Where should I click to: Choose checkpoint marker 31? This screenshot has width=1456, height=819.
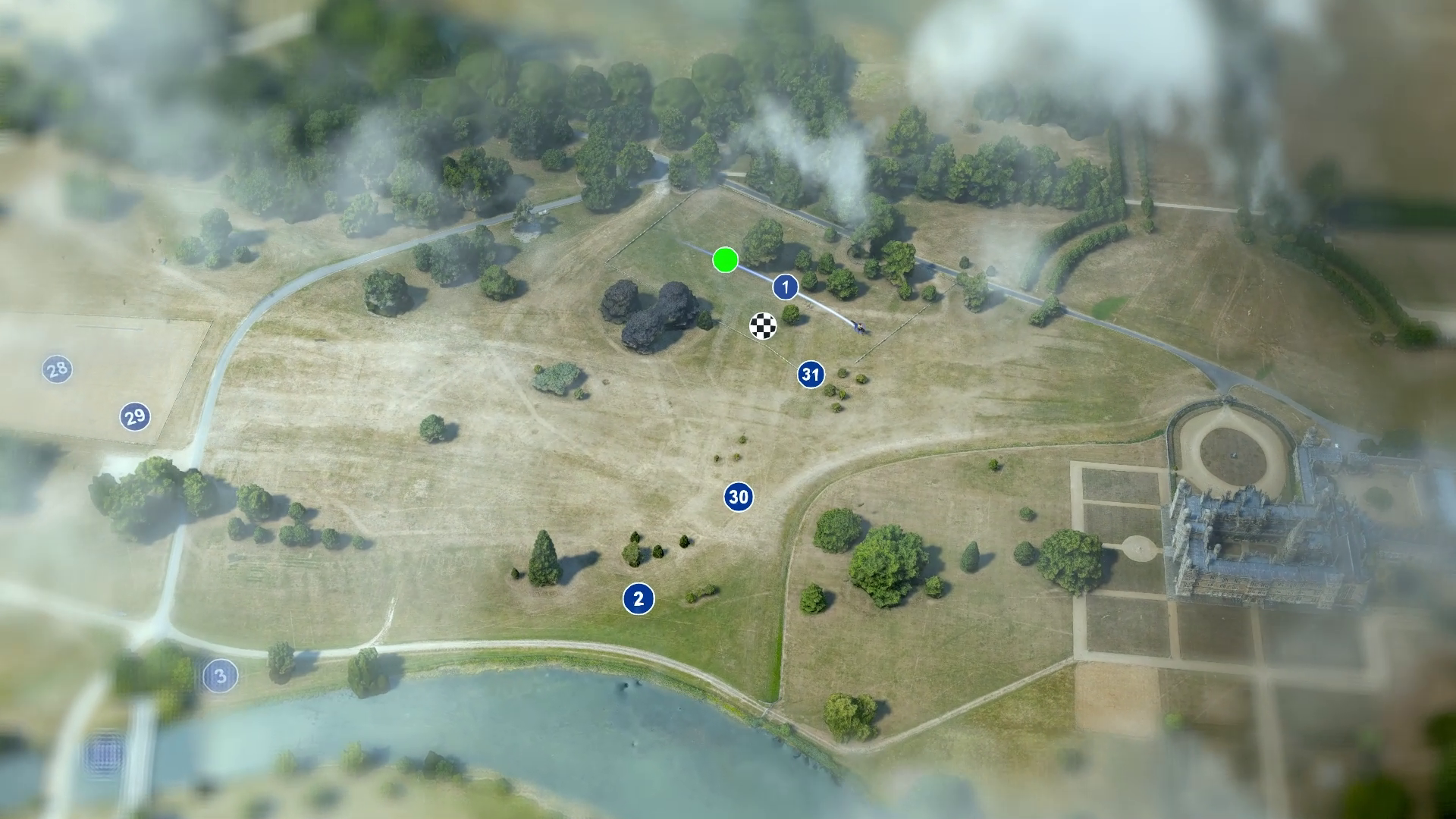tap(811, 374)
